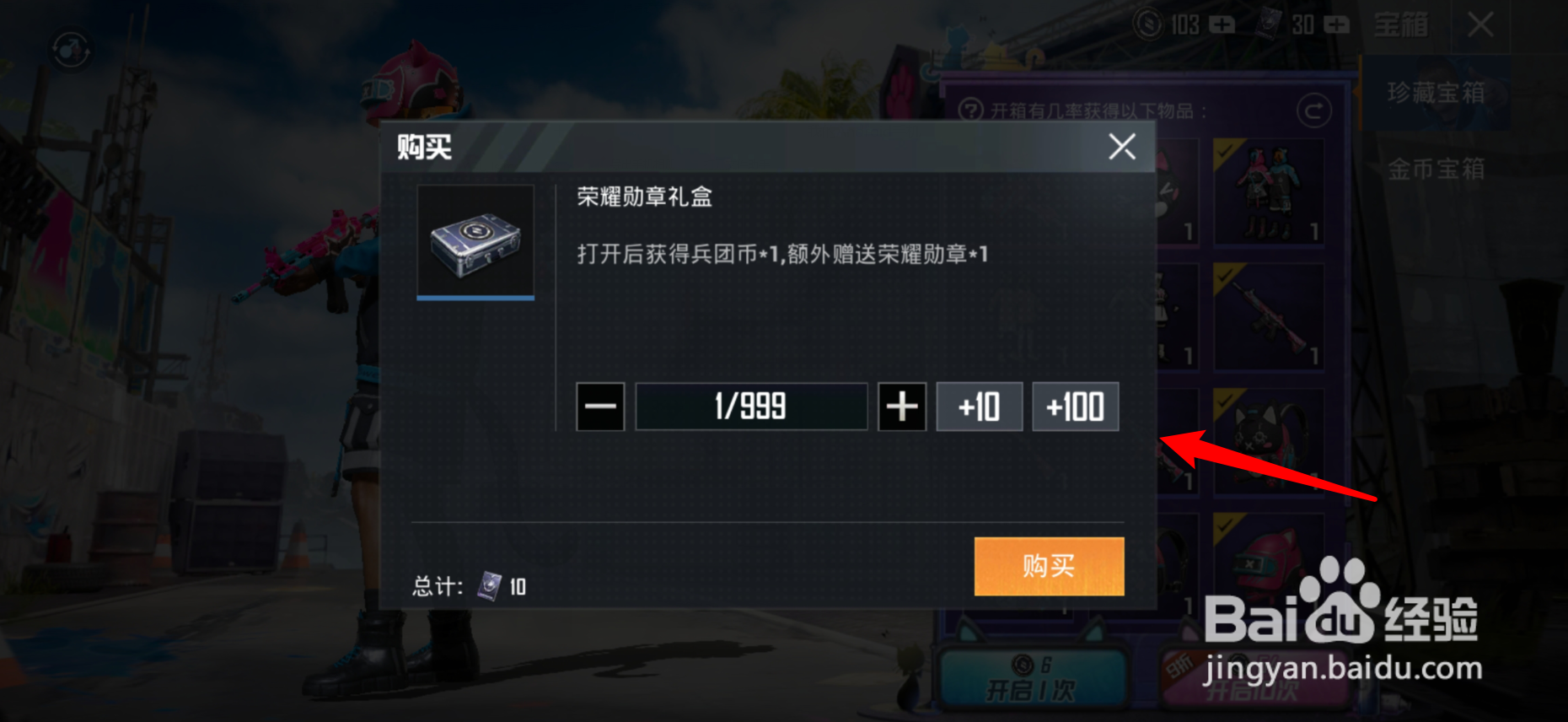Tap the plus icon to add more coins
This screenshot has height=722, width=1568.
[1222, 25]
